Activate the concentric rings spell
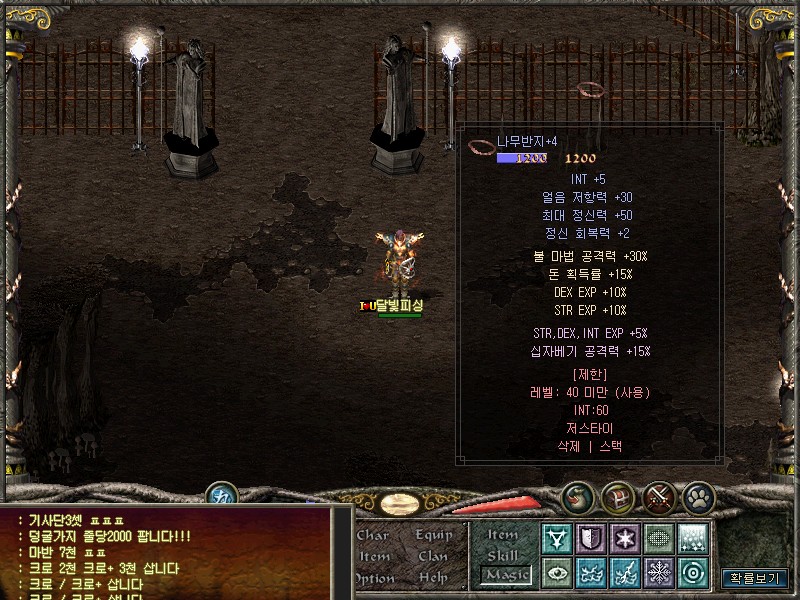This screenshot has width=800, height=600. (x=693, y=572)
